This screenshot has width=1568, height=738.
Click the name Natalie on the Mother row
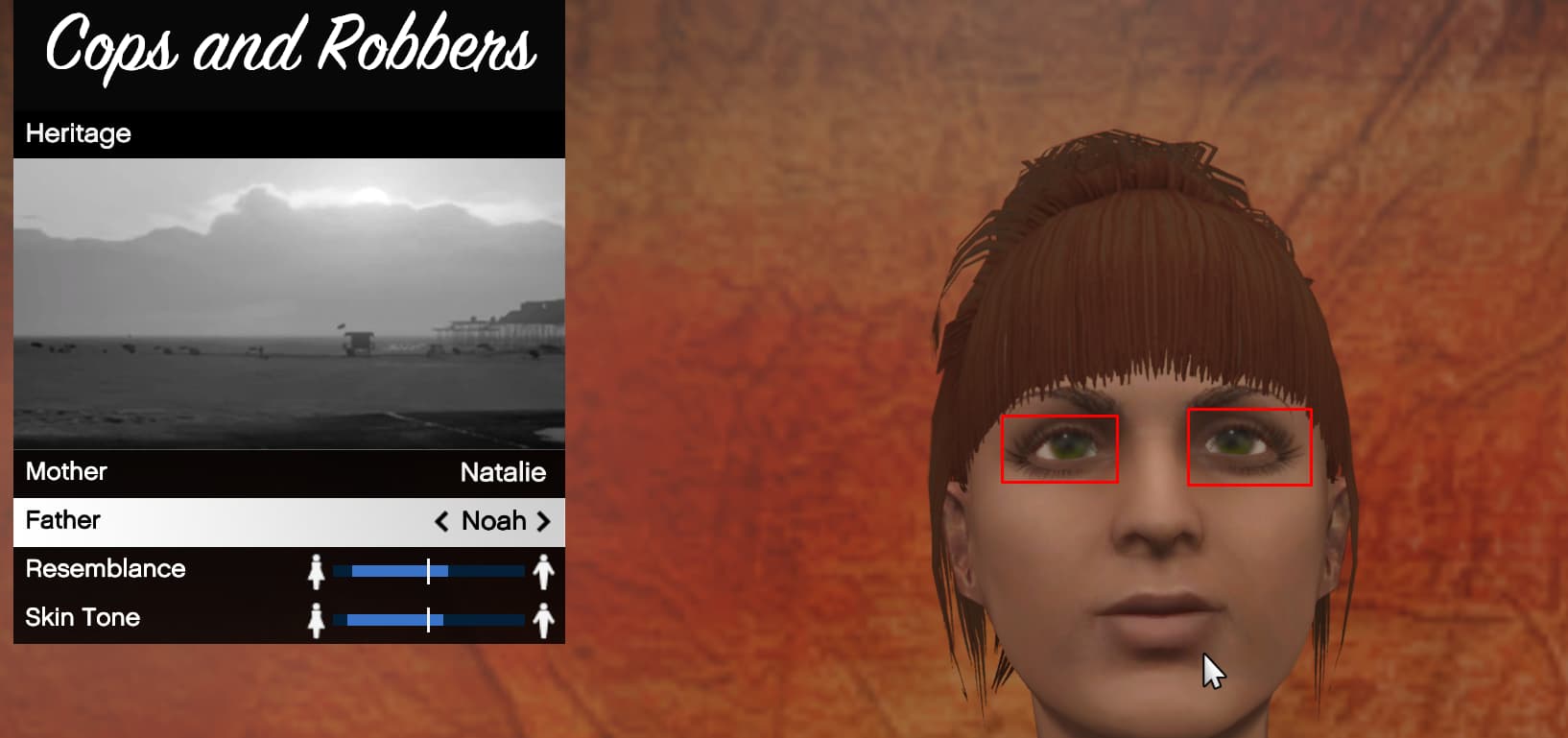pos(503,472)
